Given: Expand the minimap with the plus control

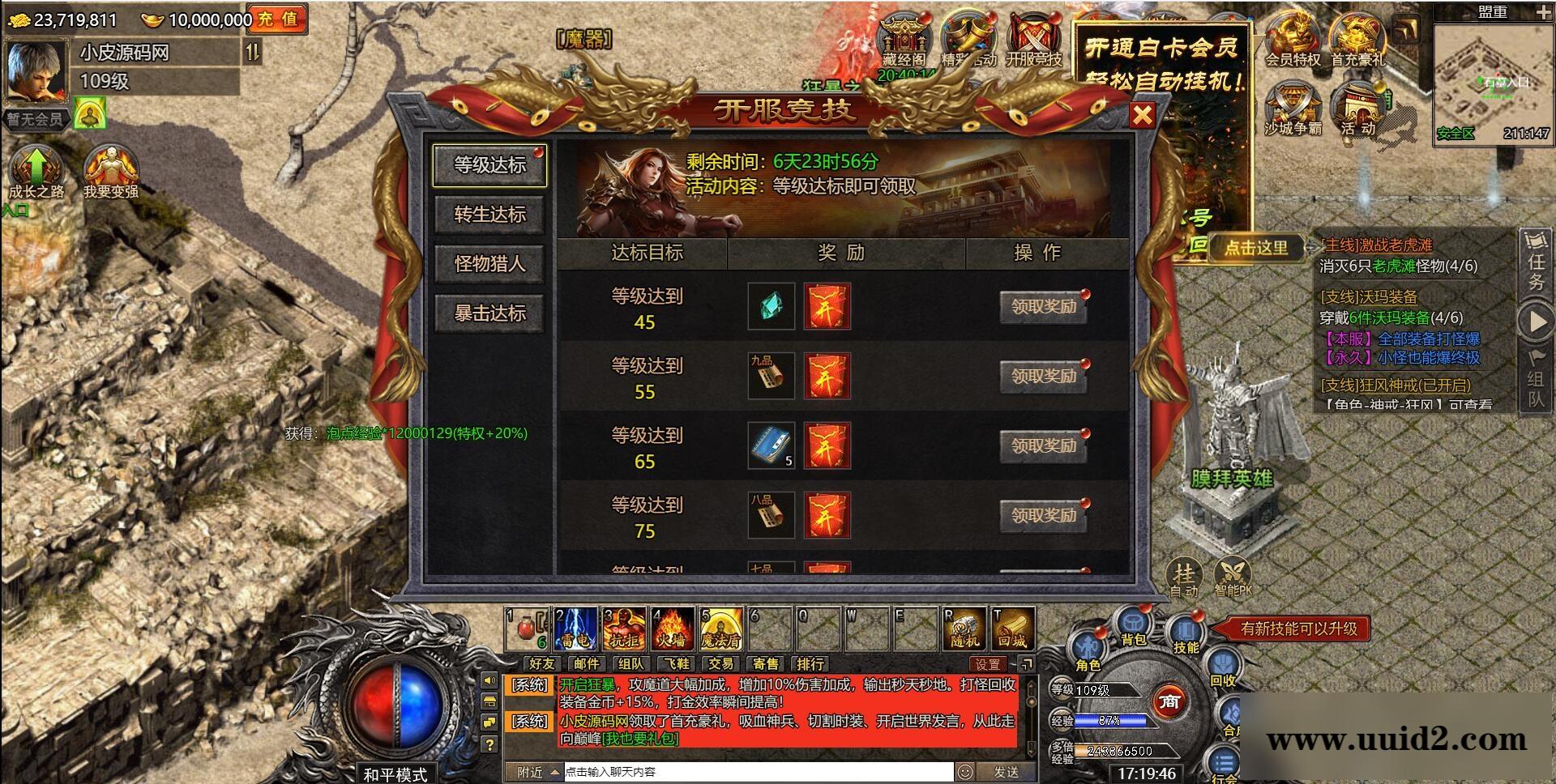Looking at the screenshot, I should point(1544,11).
